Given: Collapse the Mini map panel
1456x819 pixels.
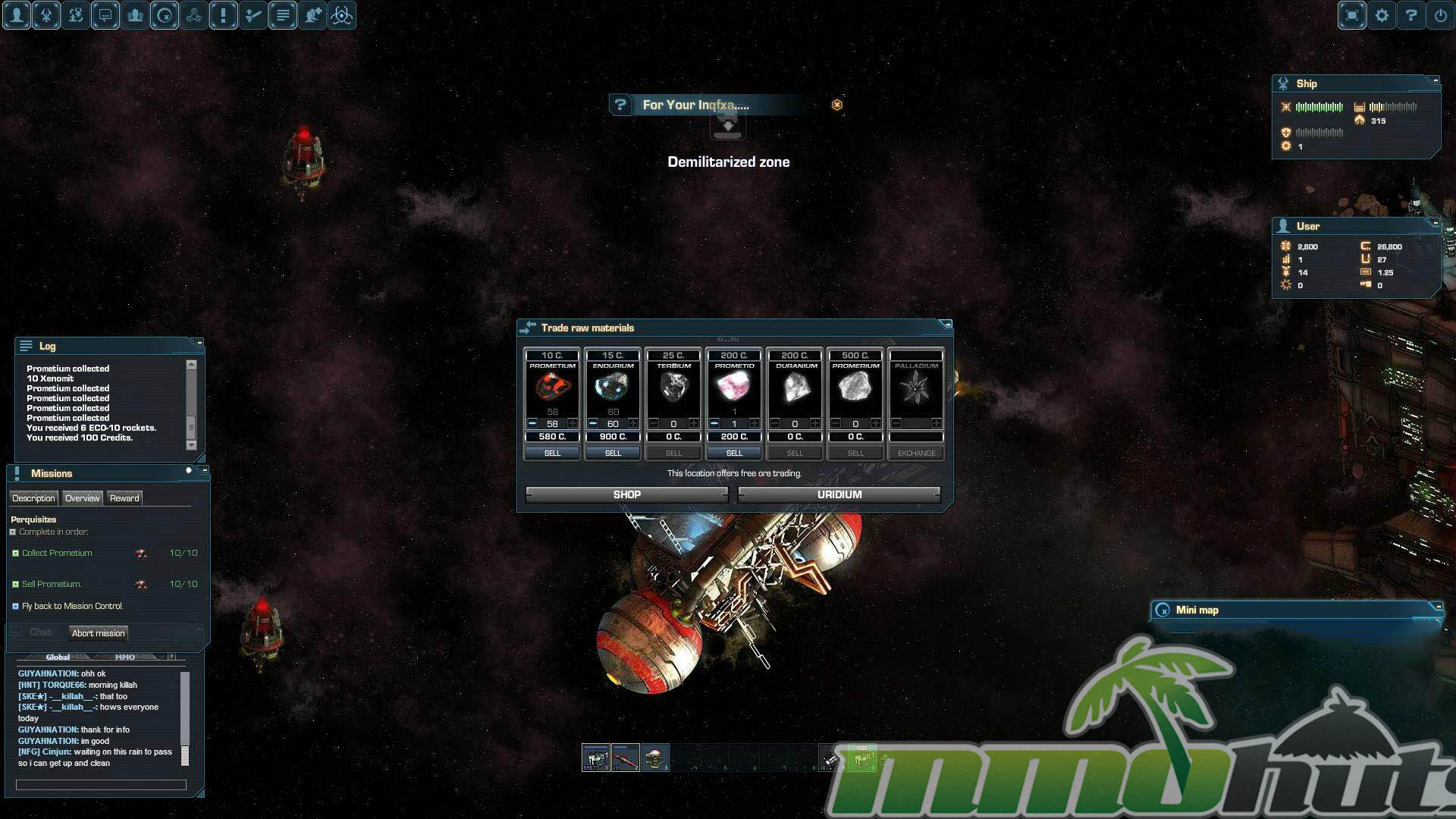Looking at the screenshot, I should coord(1437,607).
